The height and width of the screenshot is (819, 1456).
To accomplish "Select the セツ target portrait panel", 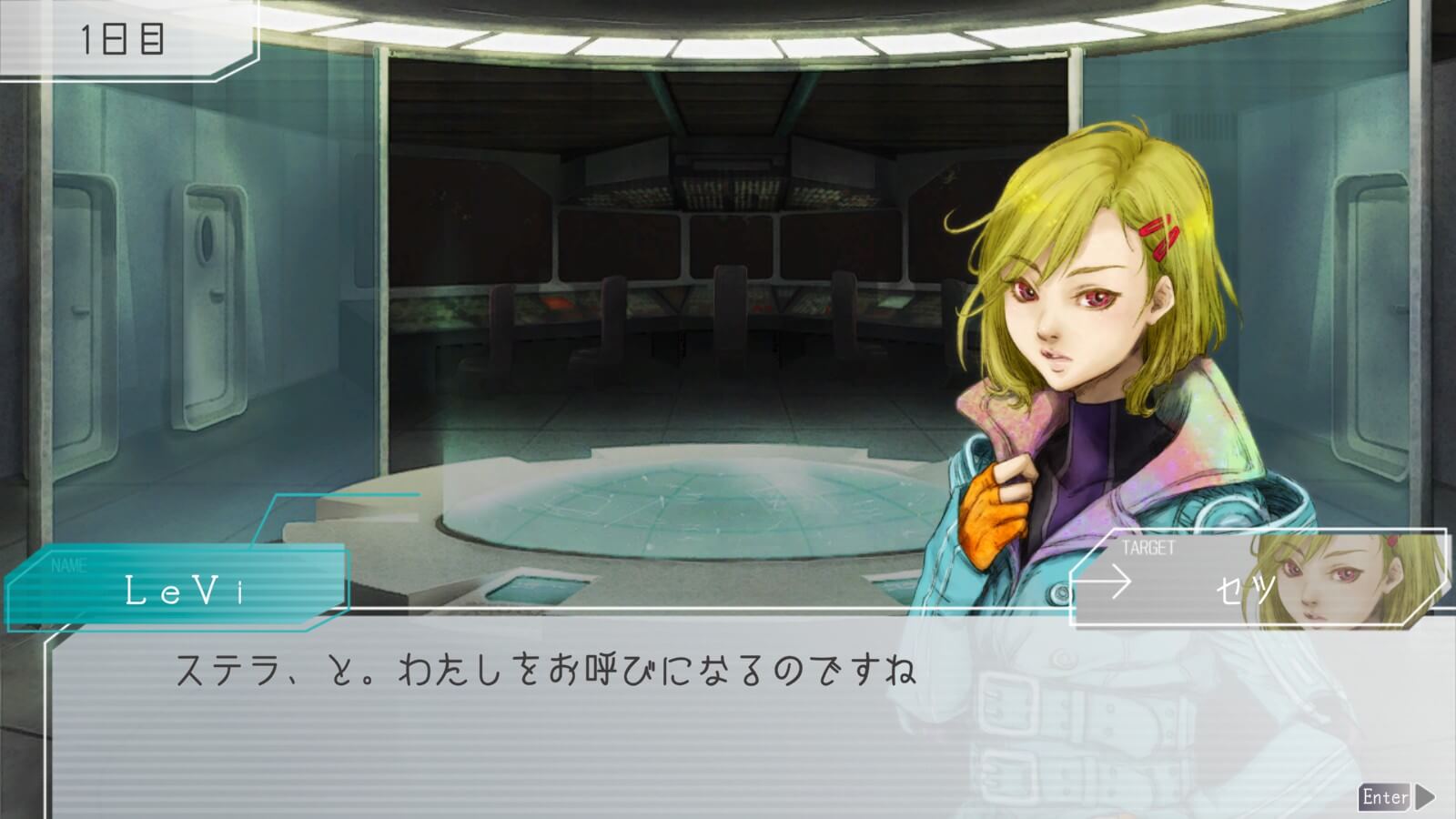I will click(x=1259, y=579).
